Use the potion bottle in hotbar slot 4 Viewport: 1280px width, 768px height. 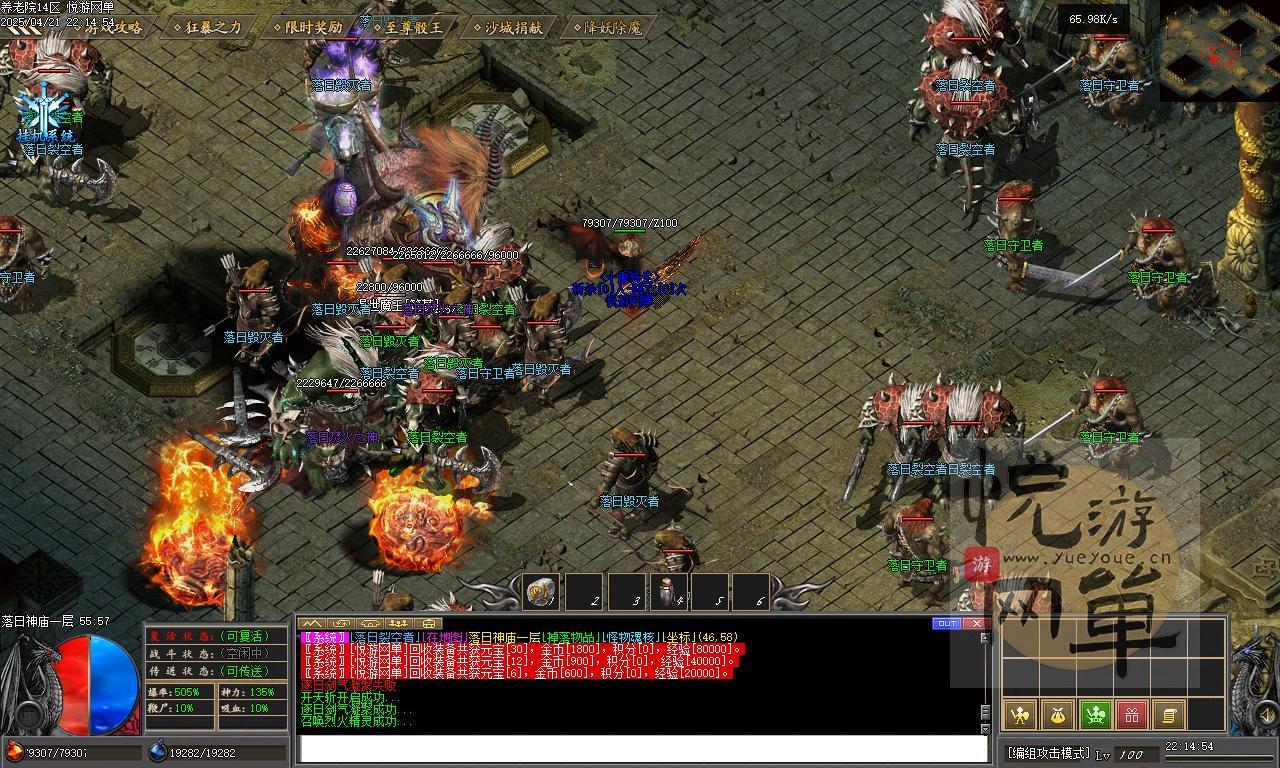point(669,592)
